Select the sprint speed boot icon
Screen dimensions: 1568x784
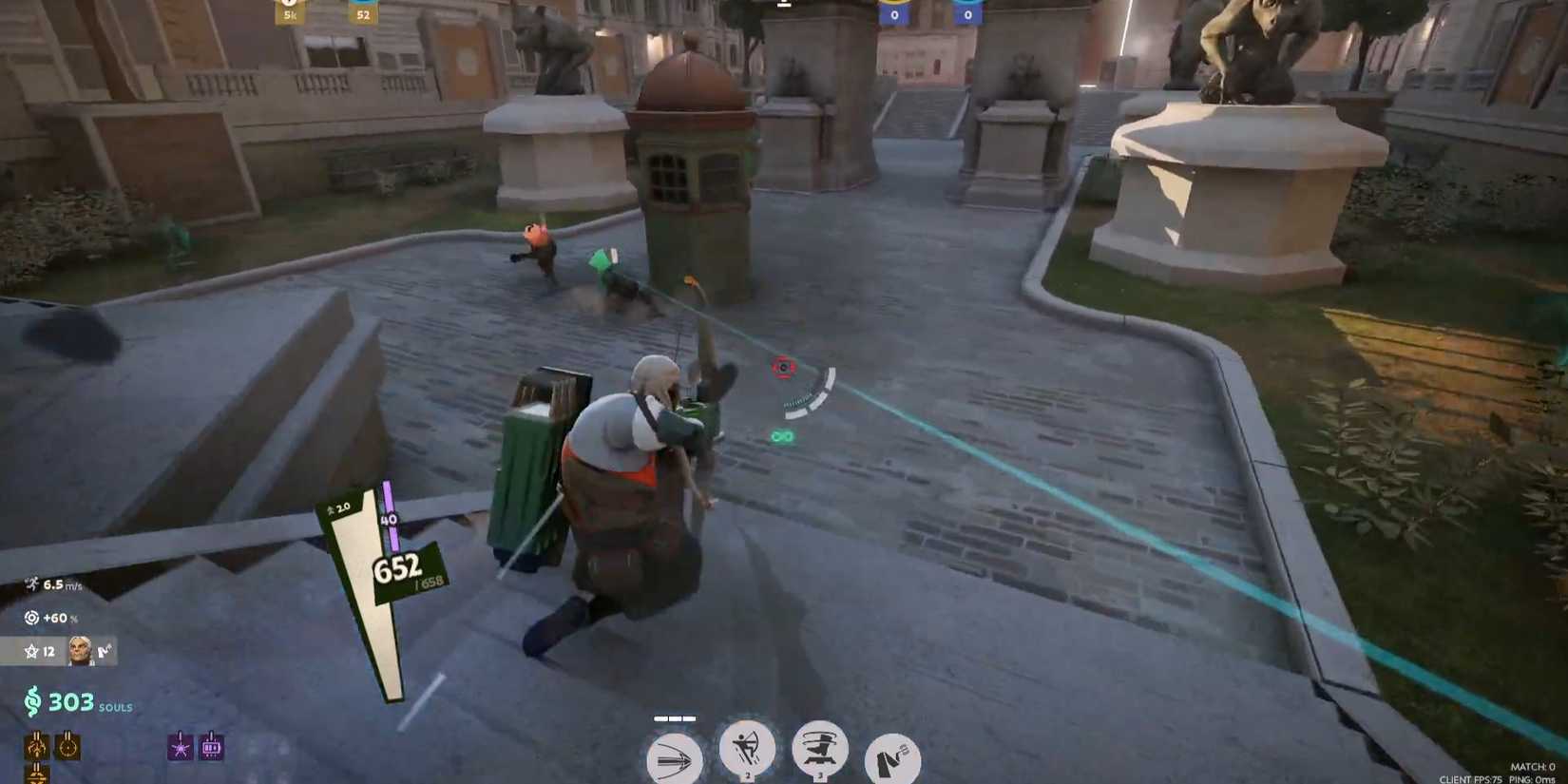31,583
